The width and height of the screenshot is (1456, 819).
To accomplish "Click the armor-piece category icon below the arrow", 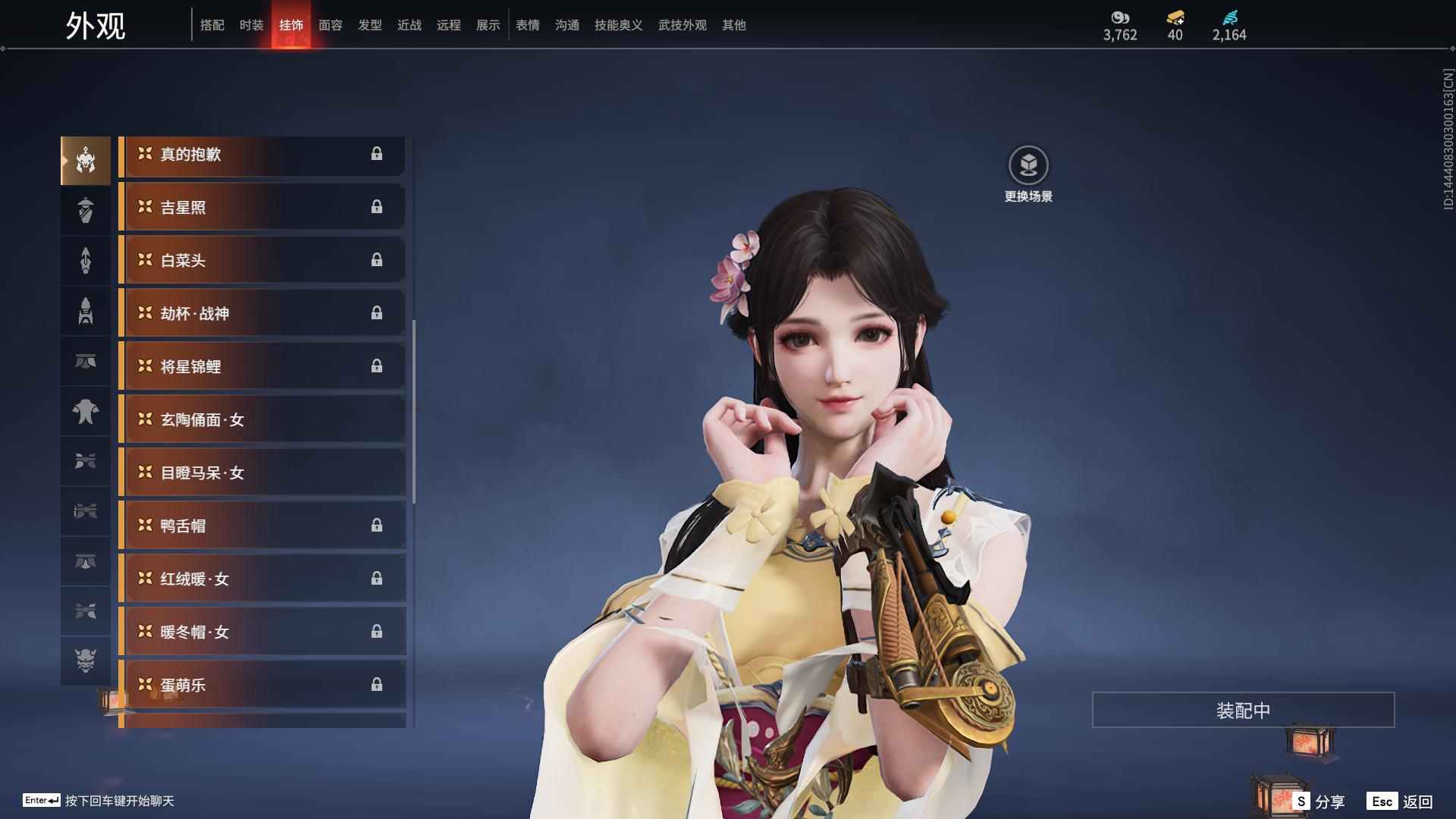I will pos(86,311).
